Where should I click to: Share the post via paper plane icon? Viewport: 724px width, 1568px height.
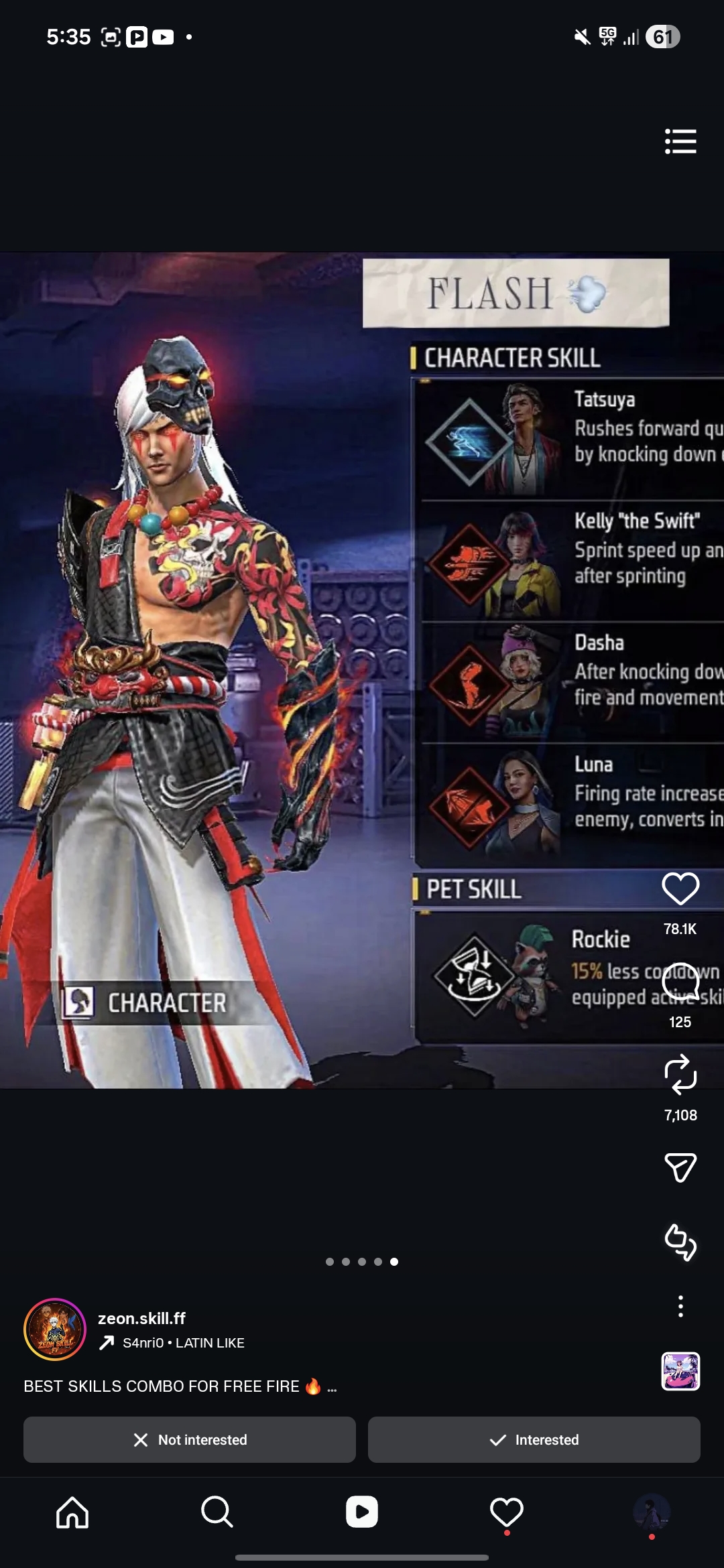[680, 1167]
